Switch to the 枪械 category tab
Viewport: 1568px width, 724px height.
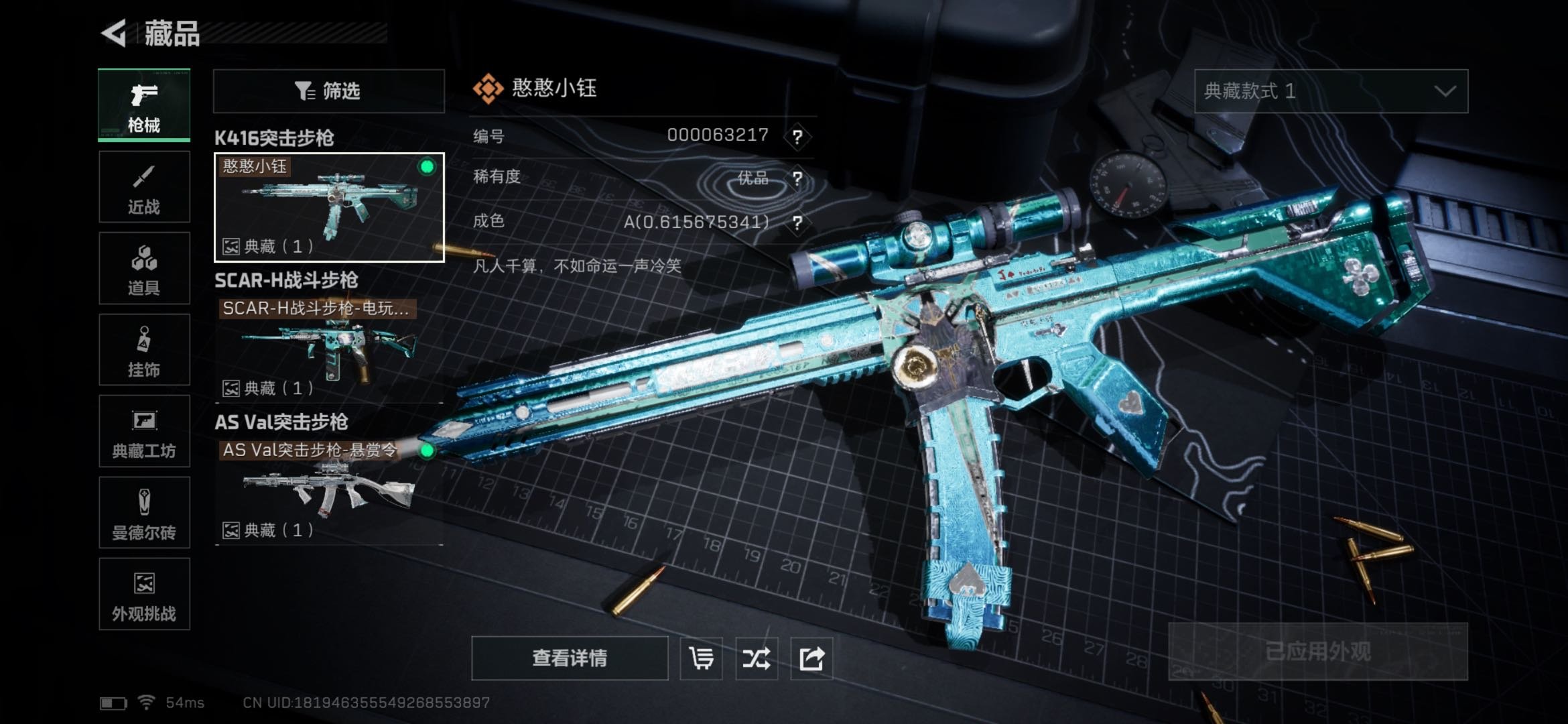click(144, 105)
